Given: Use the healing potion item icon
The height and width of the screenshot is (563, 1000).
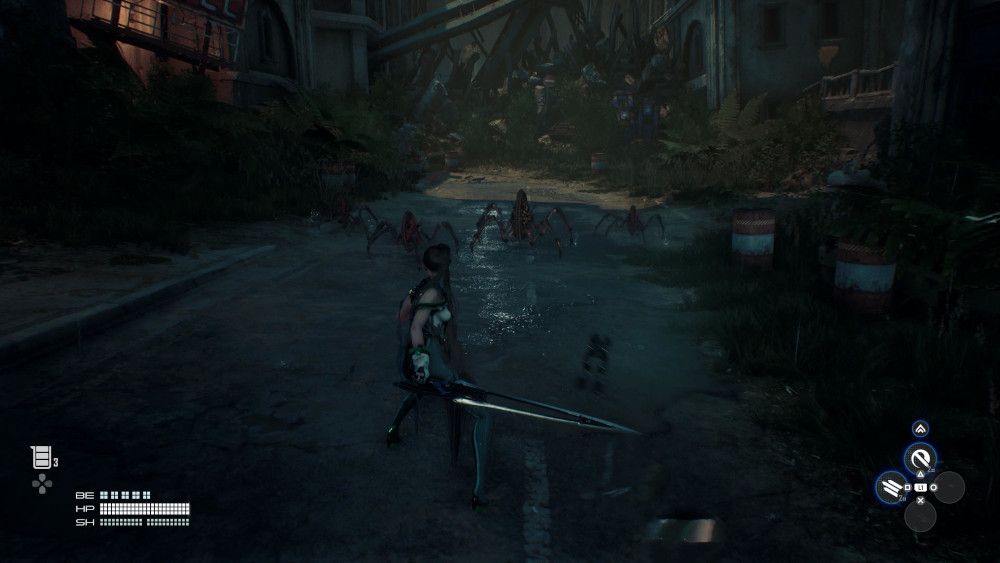Looking at the screenshot, I should 41,458.
